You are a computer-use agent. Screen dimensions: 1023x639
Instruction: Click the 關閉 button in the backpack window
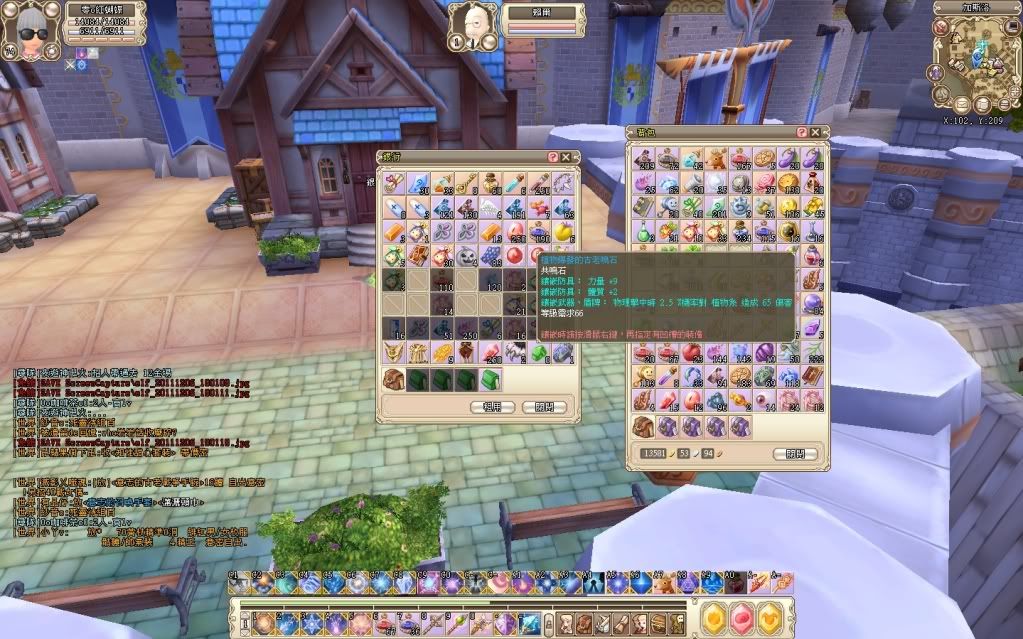coord(794,454)
